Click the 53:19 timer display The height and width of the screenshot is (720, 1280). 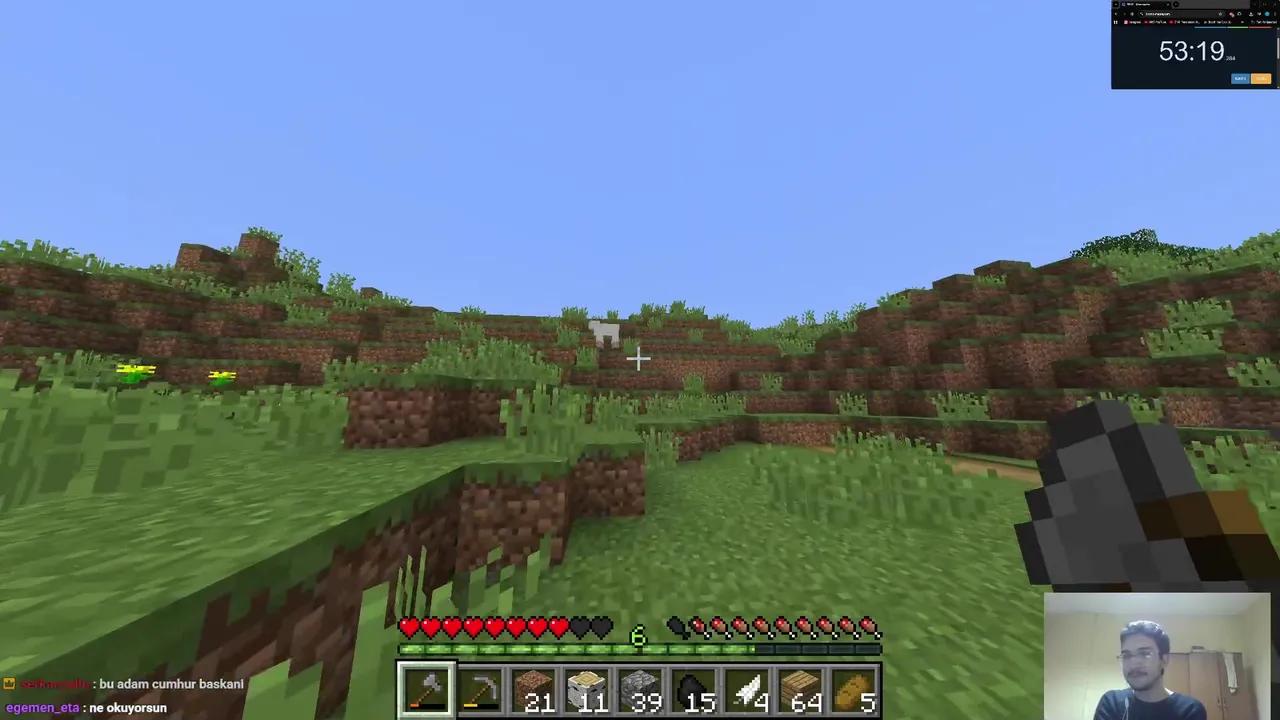pos(1191,51)
